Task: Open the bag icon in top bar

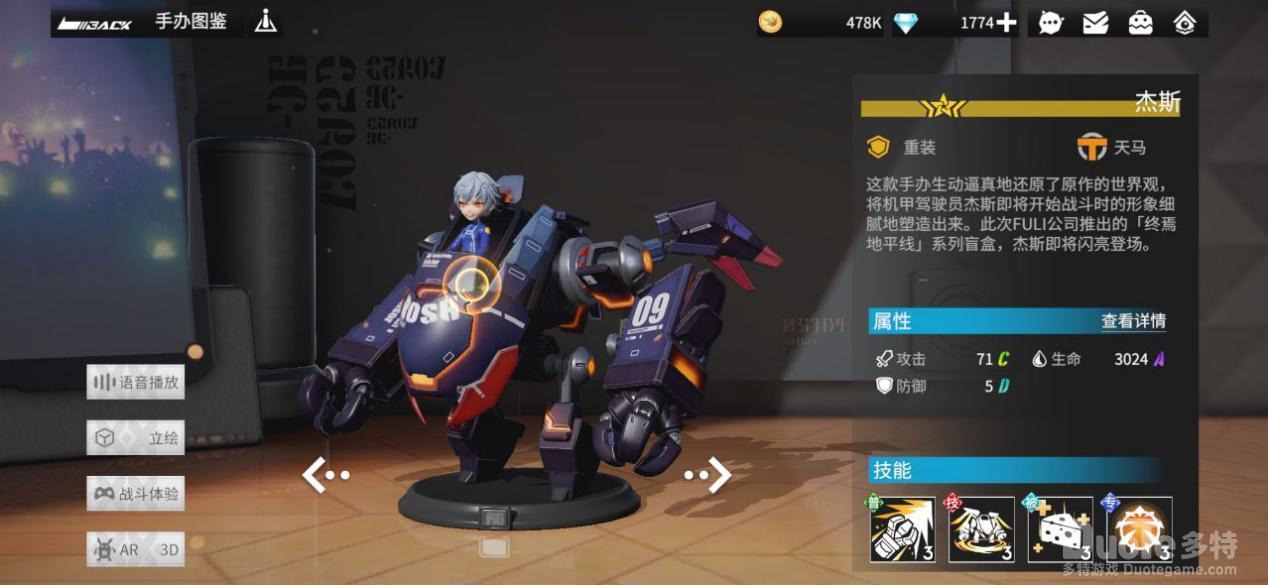Action: (x=1140, y=22)
